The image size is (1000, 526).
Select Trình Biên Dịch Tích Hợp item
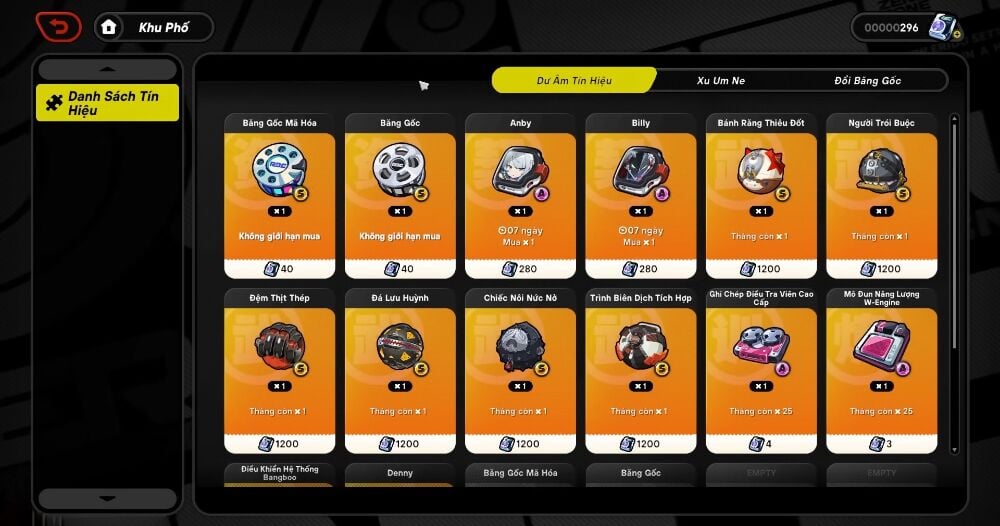pyautogui.click(x=640, y=372)
